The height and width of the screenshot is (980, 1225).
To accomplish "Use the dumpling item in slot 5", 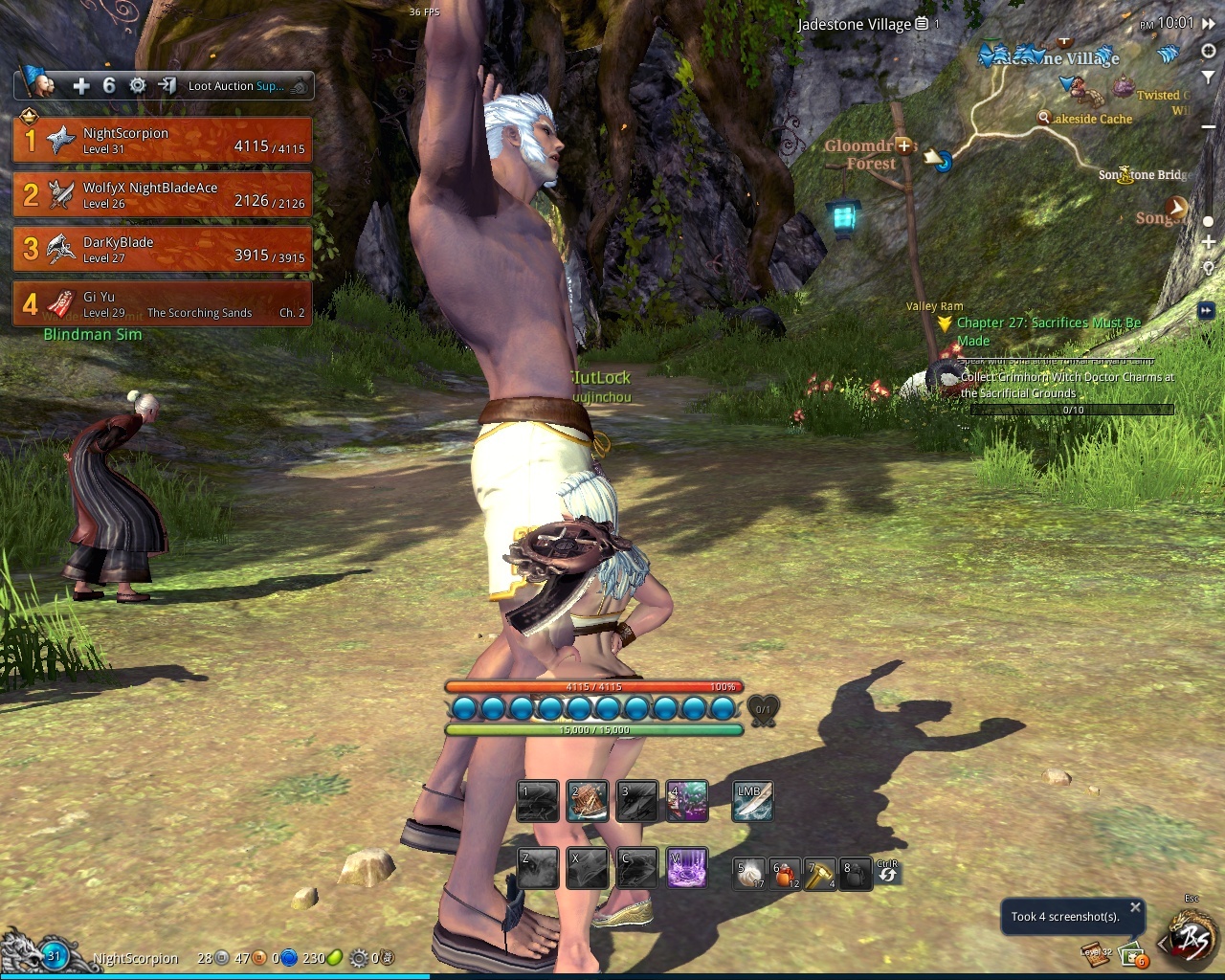I will click(x=749, y=874).
